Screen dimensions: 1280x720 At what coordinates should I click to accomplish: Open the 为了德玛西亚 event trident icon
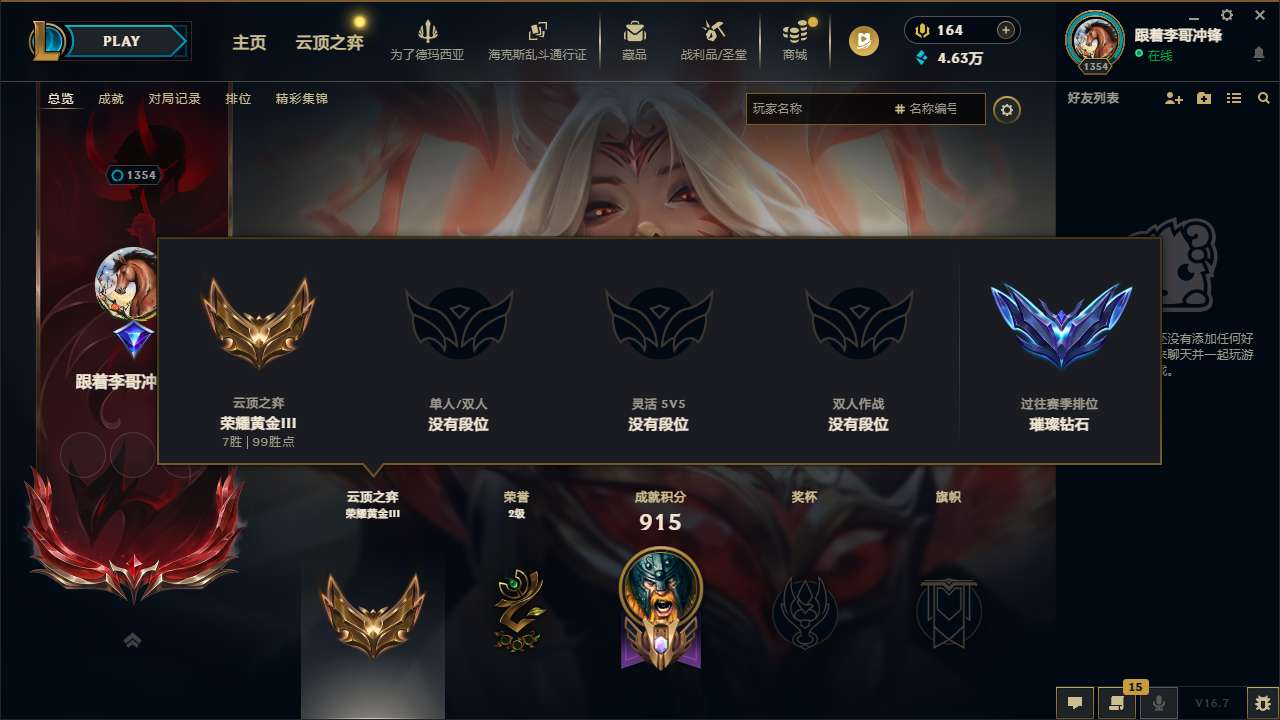click(x=428, y=31)
